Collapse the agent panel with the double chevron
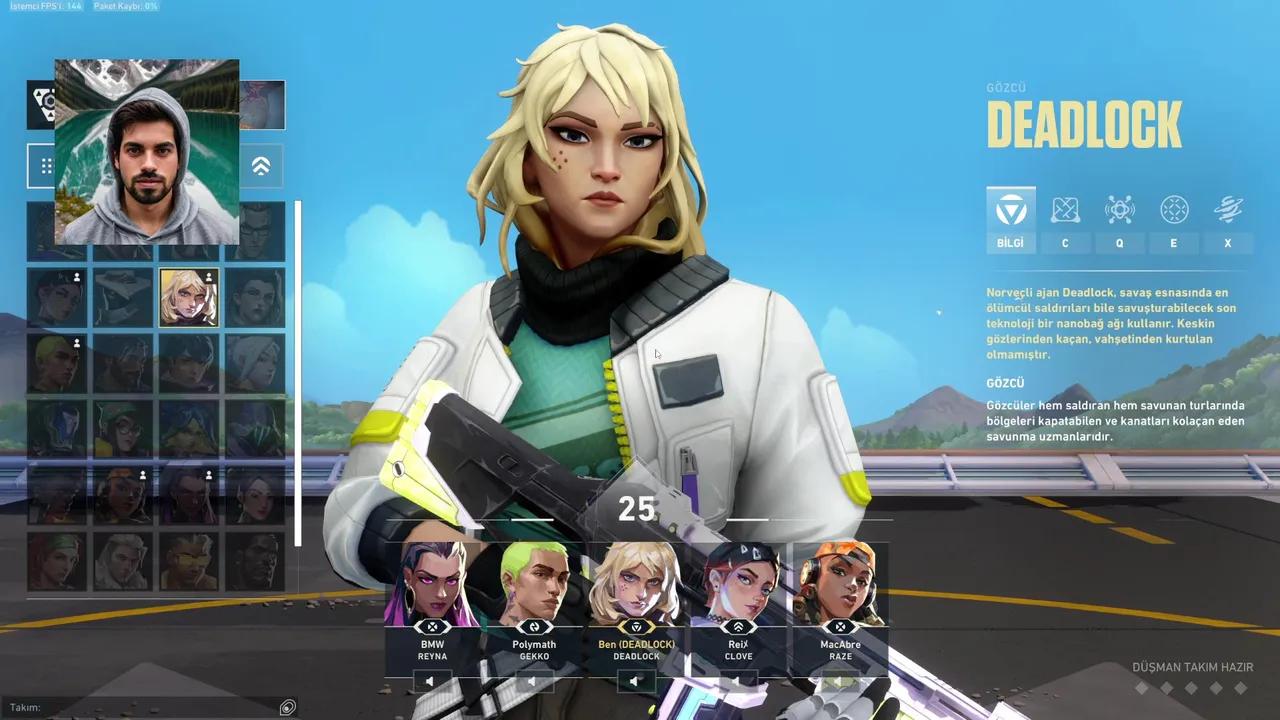1280x720 pixels. (260, 166)
